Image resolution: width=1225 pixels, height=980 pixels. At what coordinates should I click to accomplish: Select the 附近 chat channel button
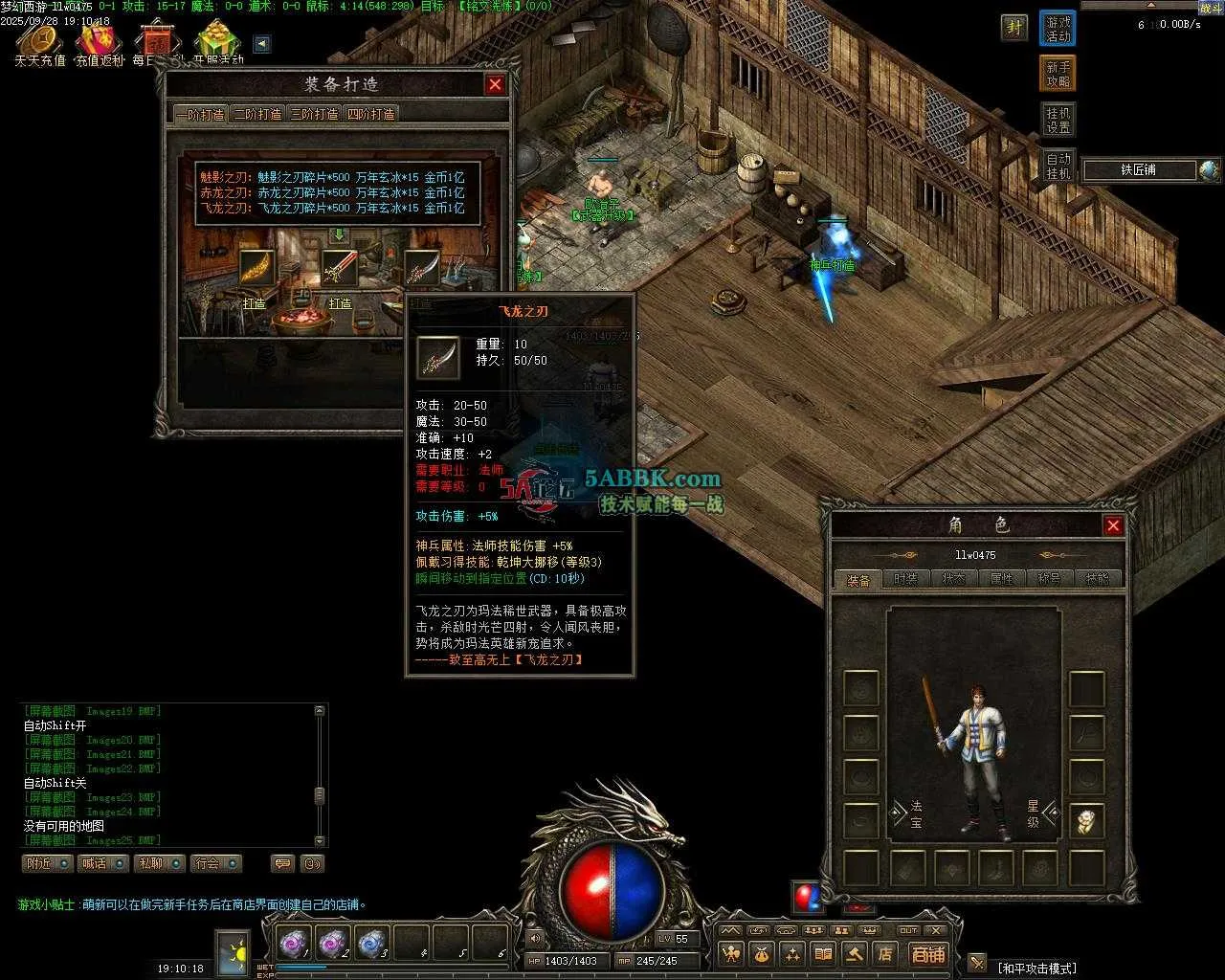pyautogui.click(x=47, y=863)
